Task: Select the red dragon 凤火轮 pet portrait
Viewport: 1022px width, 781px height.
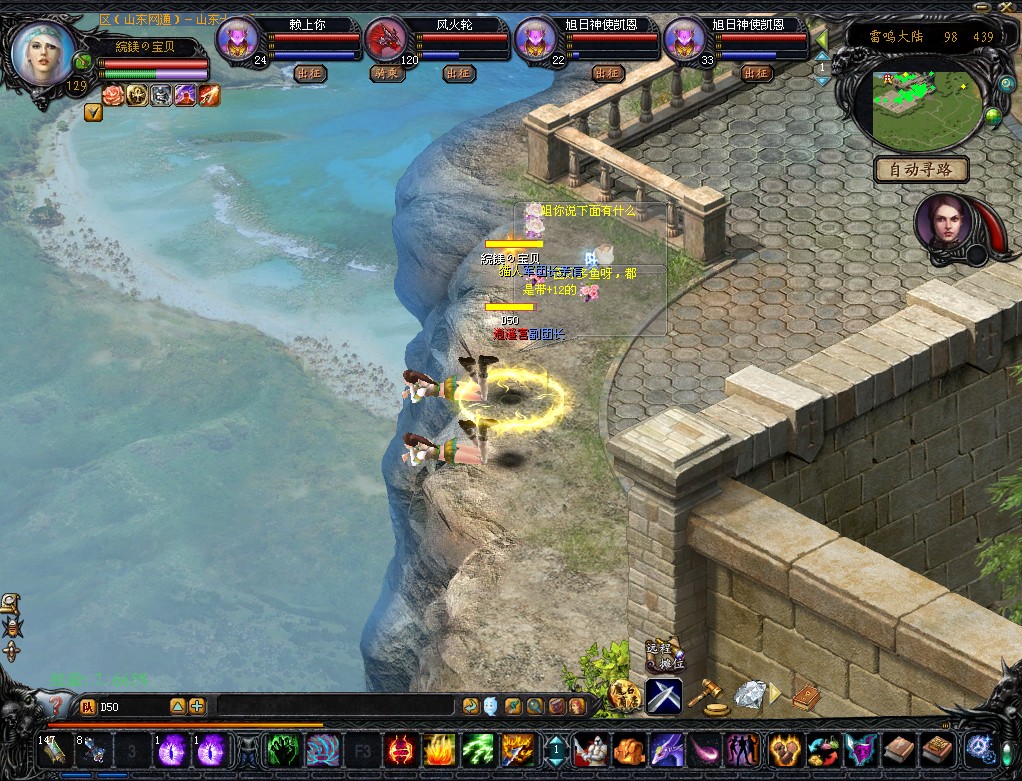Action: point(385,40)
